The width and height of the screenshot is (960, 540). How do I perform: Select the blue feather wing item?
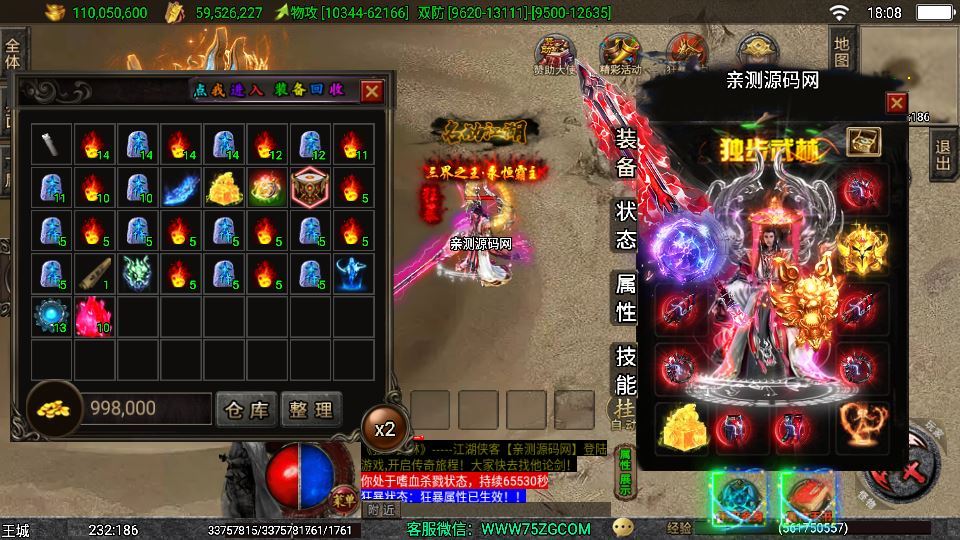pyautogui.click(x=181, y=186)
